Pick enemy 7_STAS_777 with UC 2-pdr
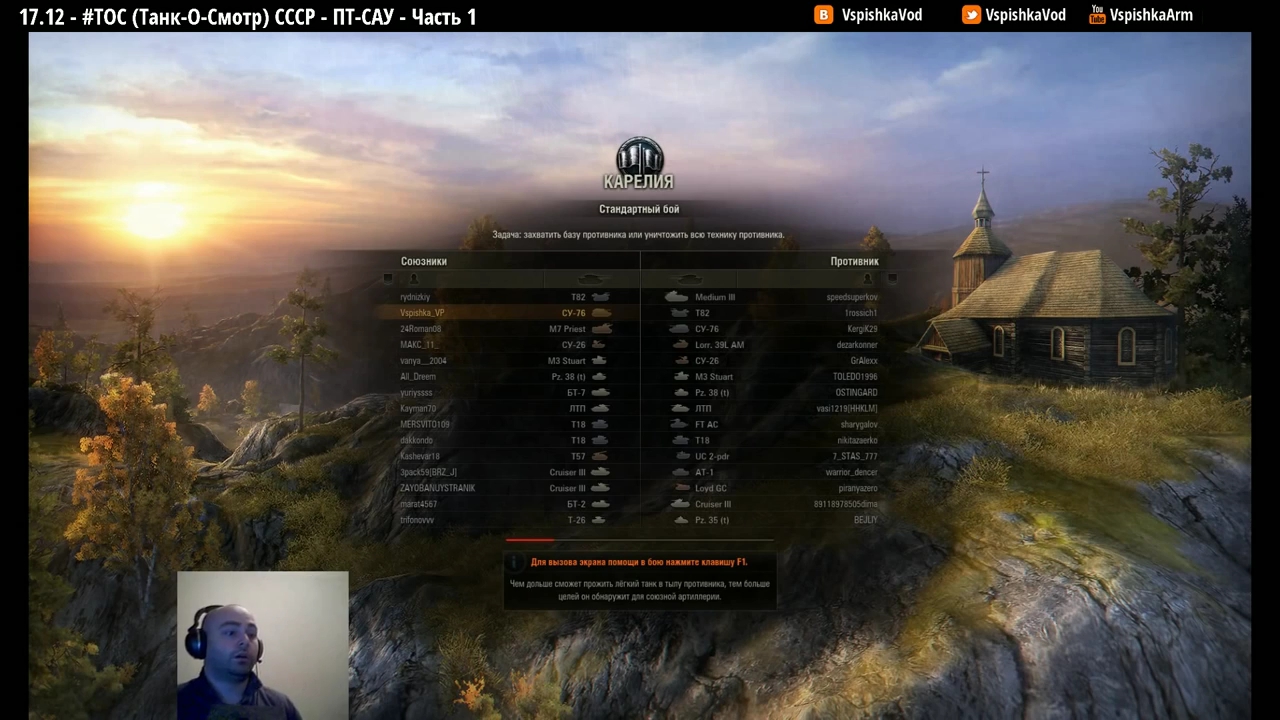The image size is (1280, 720). point(772,456)
